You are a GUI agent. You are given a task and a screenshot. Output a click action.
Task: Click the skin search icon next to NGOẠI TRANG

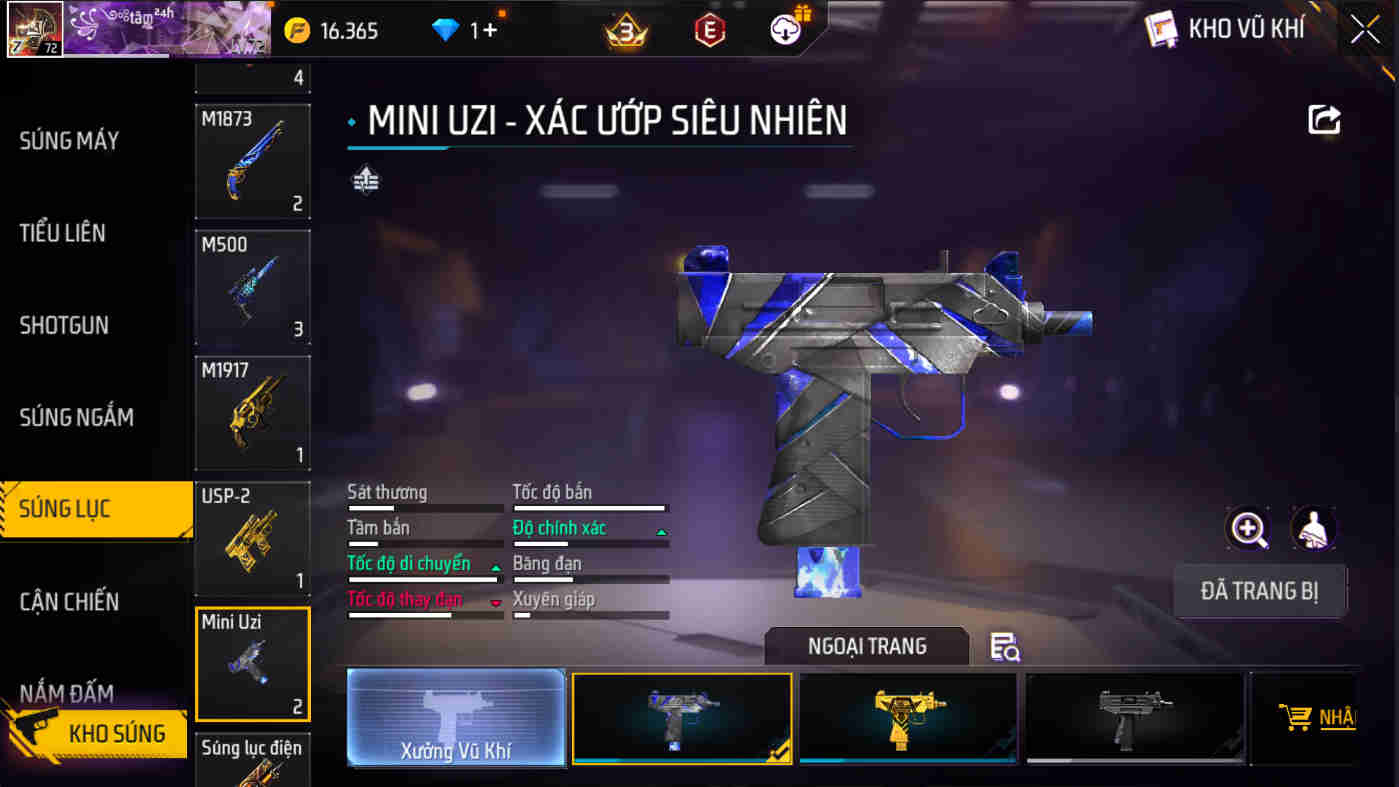[x=1005, y=648]
